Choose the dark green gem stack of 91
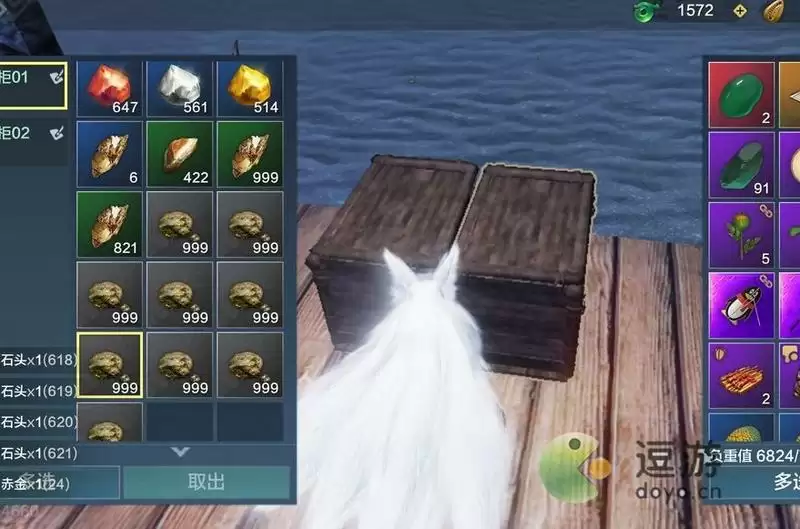The height and width of the screenshot is (529, 800). pyautogui.click(x=742, y=167)
